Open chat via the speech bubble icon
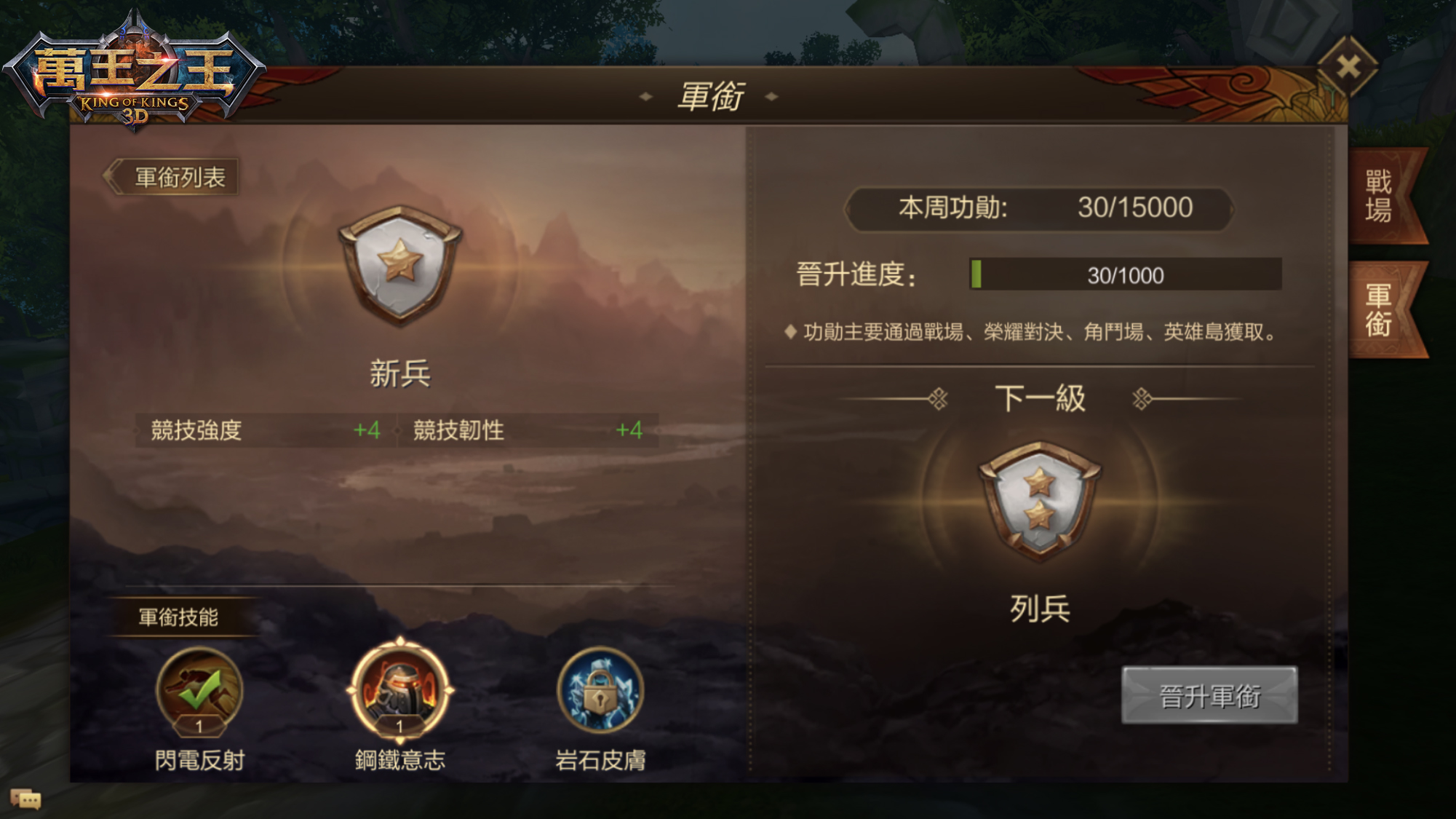The image size is (1456, 819). pyautogui.click(x=28, y=799)
